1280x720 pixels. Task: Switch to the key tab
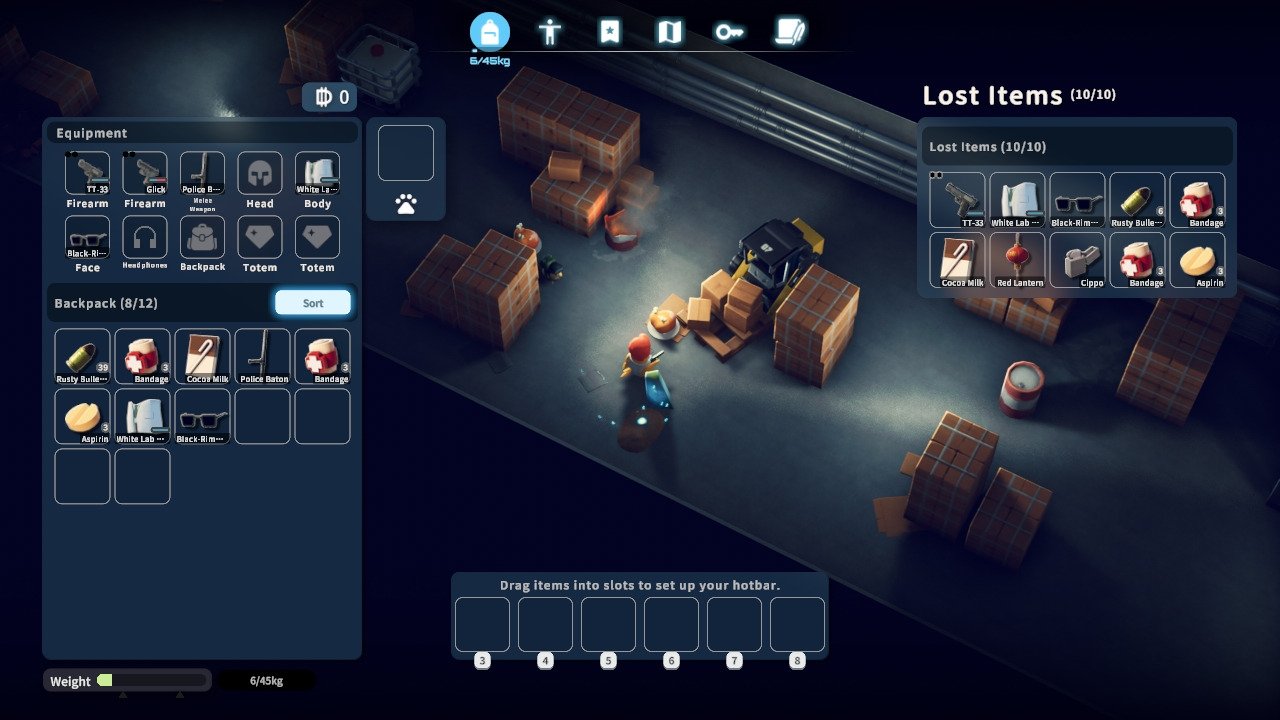pyautogui.click(x=729, y=33)
